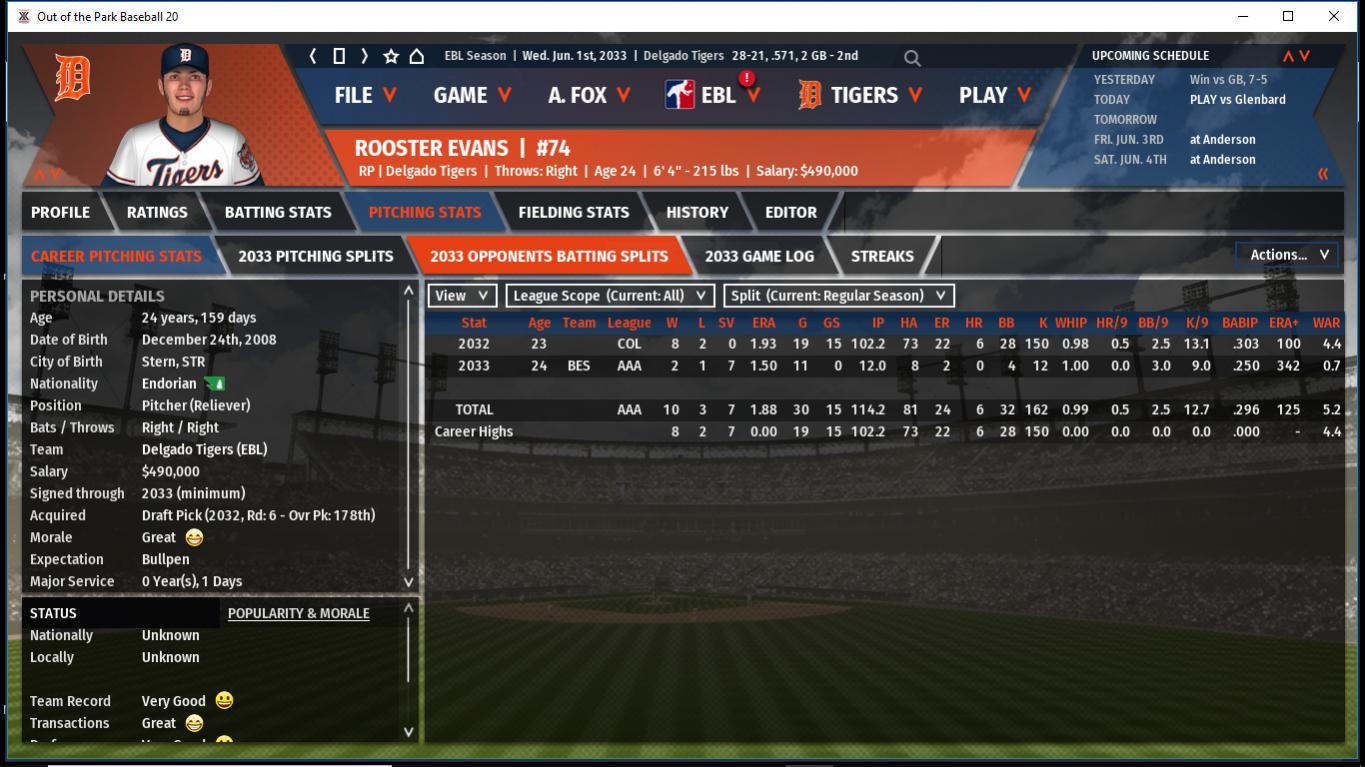Open the TIGERS team menu
The image size is (1365, 767).
pos(861,95)
